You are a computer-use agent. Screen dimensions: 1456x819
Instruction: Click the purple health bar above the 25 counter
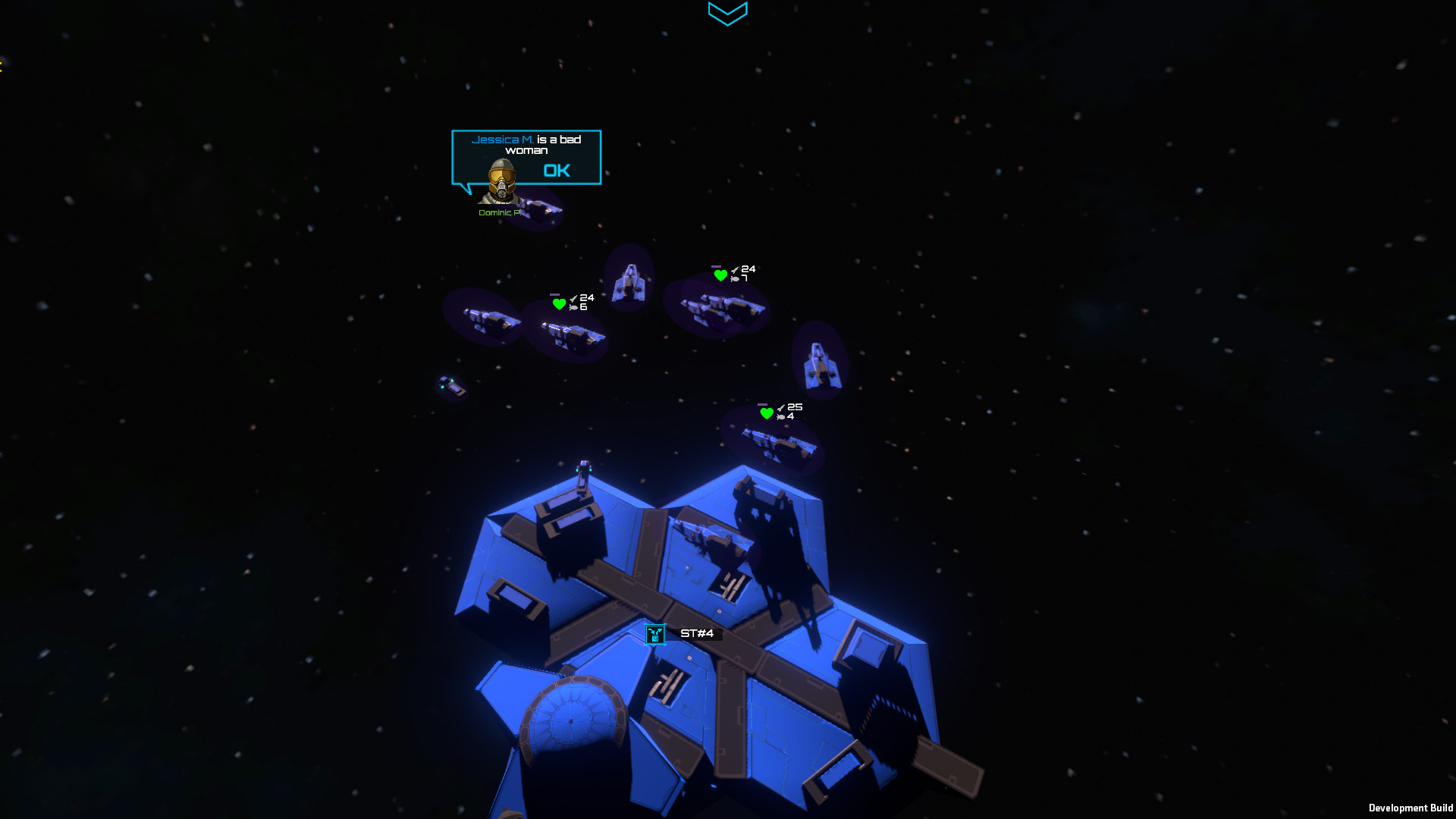coord(762,404)
